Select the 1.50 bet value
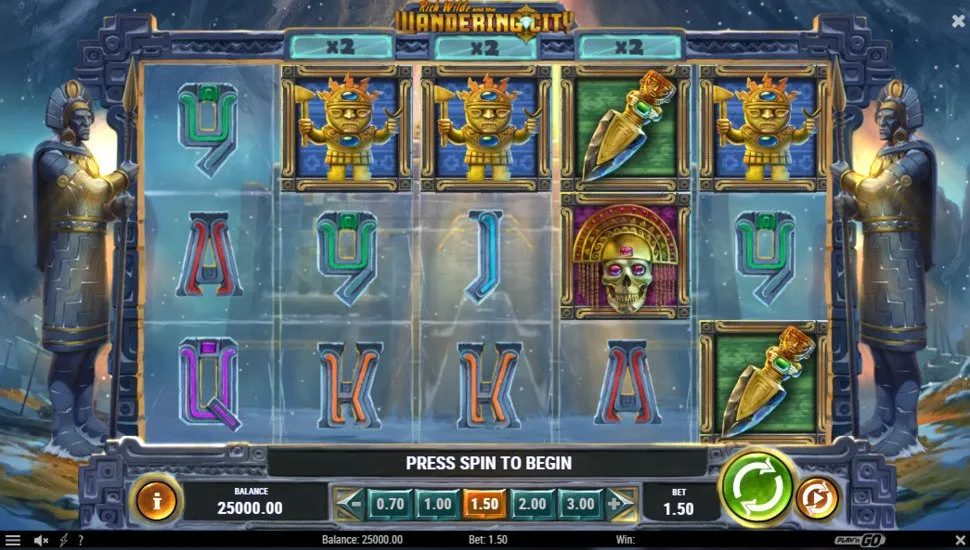This screenshot has height=550, width=970. point(484,504)
